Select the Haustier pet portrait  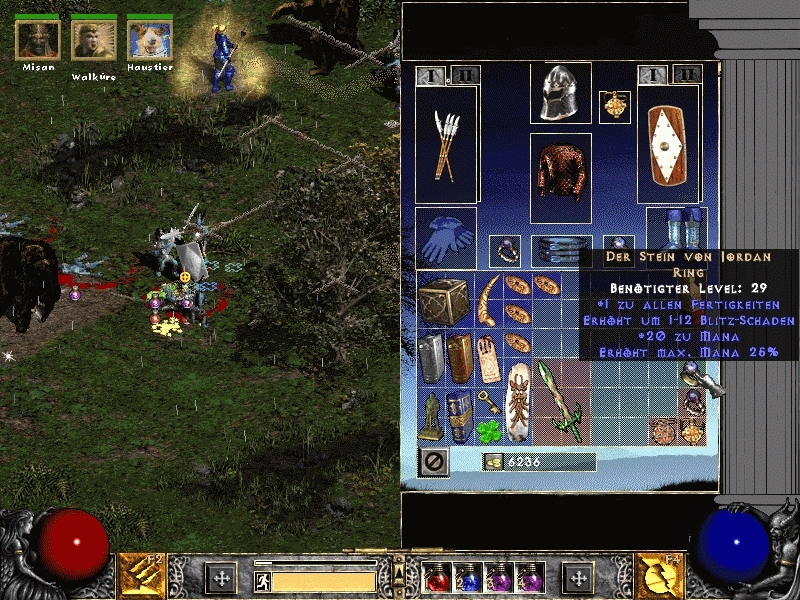pos(149,38)
